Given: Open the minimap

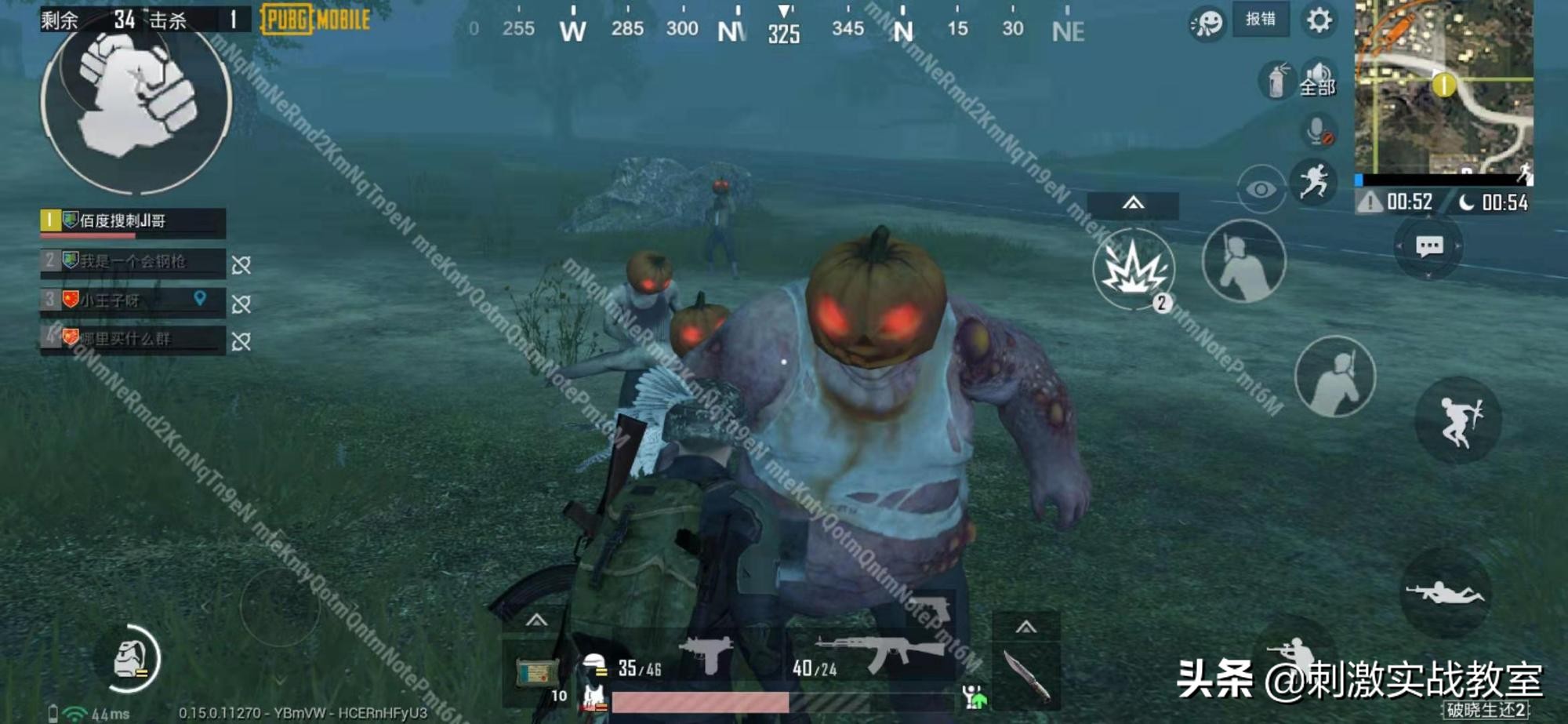Looking at the screenshot, I should click(1443, 86).
